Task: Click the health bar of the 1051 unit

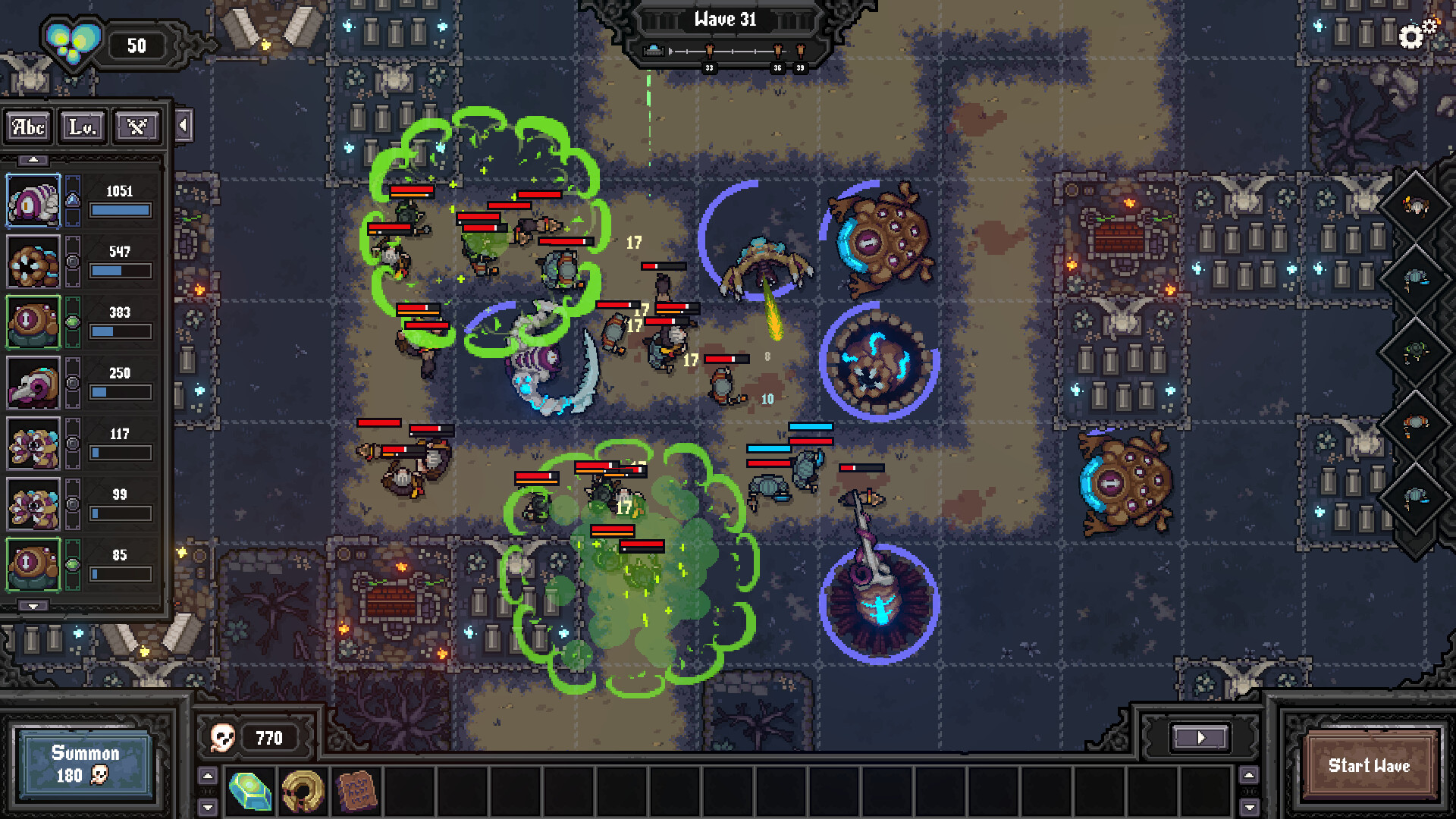Action: point(120,209)
